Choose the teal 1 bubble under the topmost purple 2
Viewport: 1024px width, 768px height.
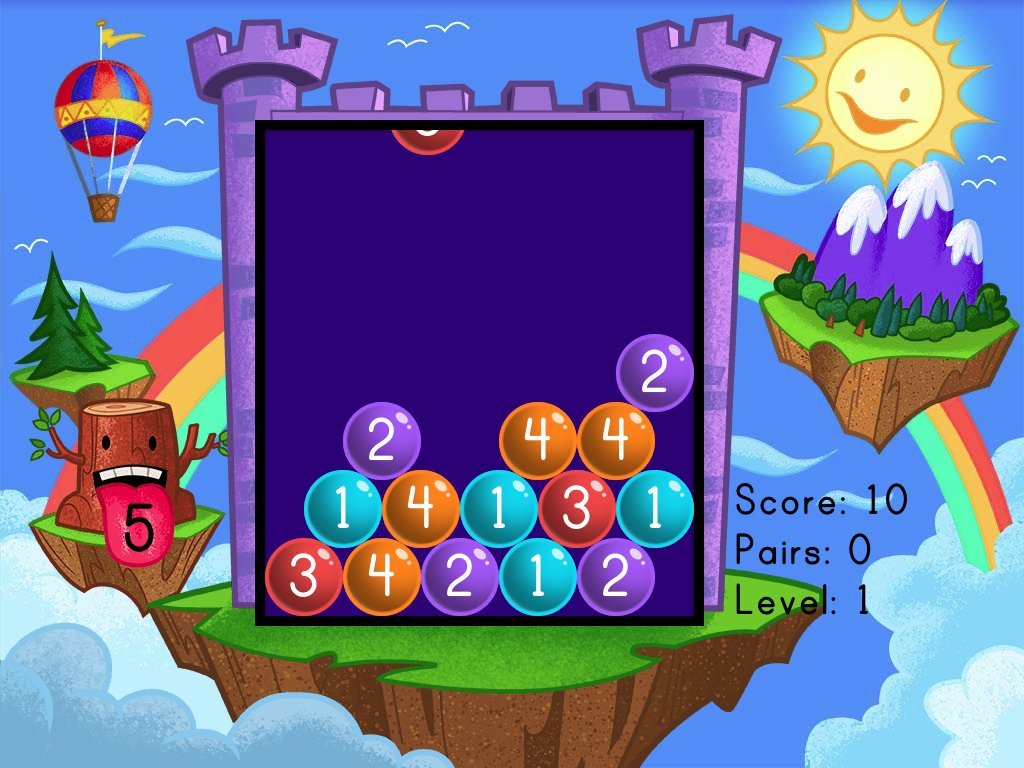[x=655, y=508]
